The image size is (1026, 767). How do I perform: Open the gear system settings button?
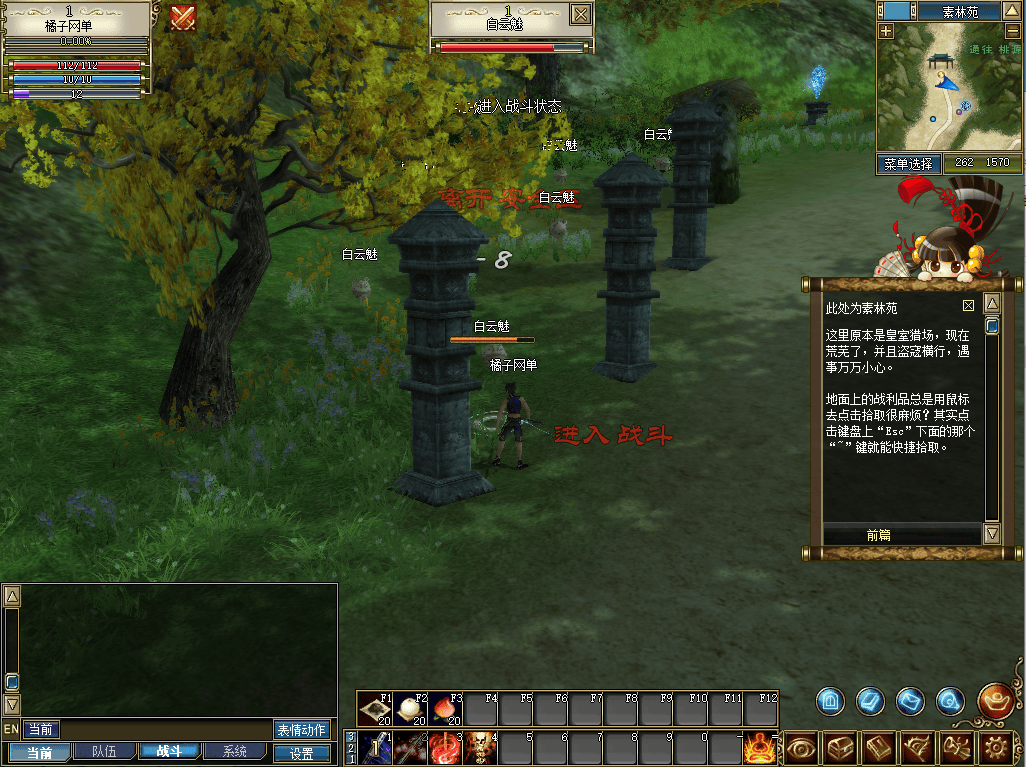[x=995, y=747]
